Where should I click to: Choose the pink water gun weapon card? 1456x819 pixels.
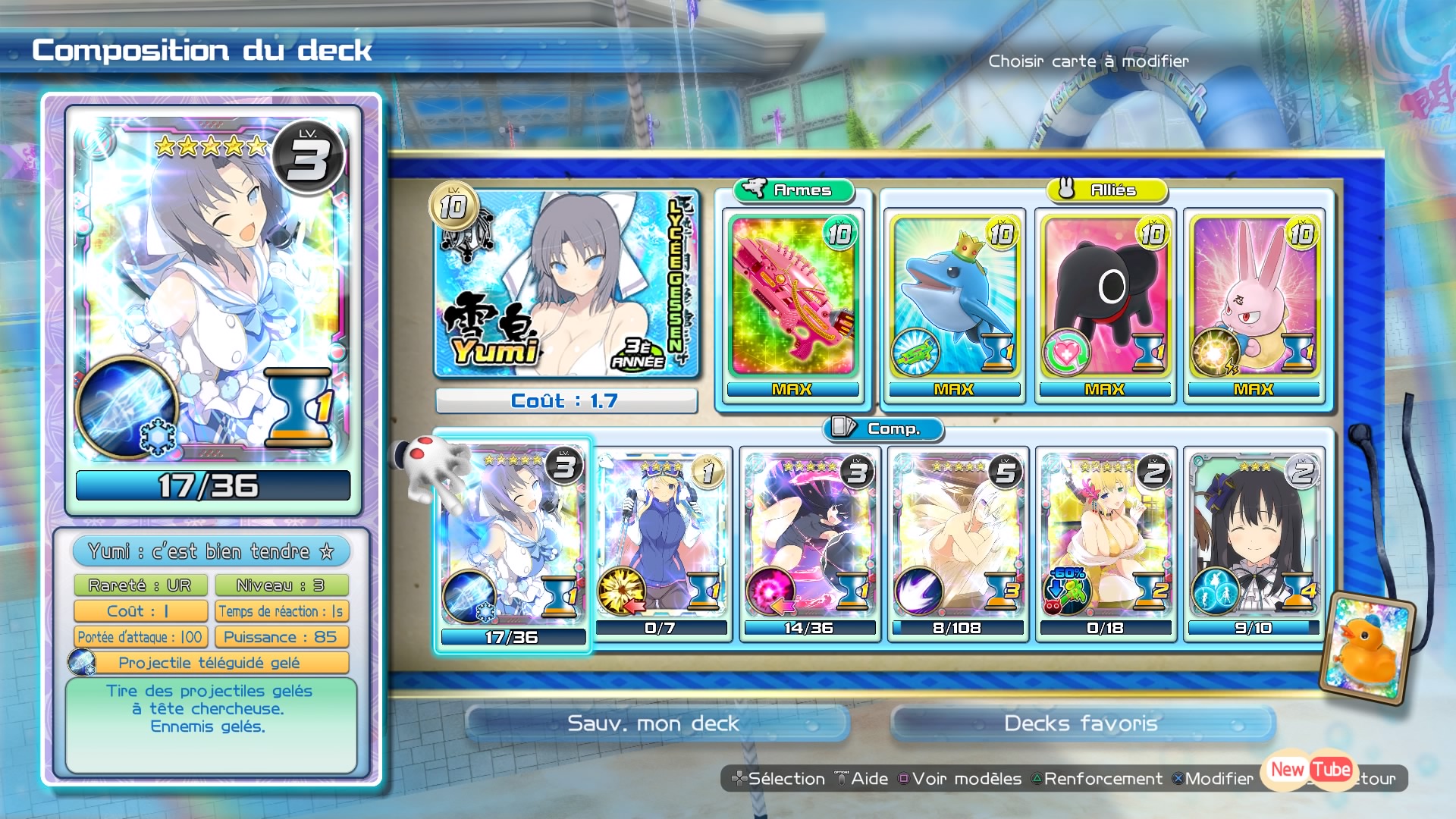point(792,298)
